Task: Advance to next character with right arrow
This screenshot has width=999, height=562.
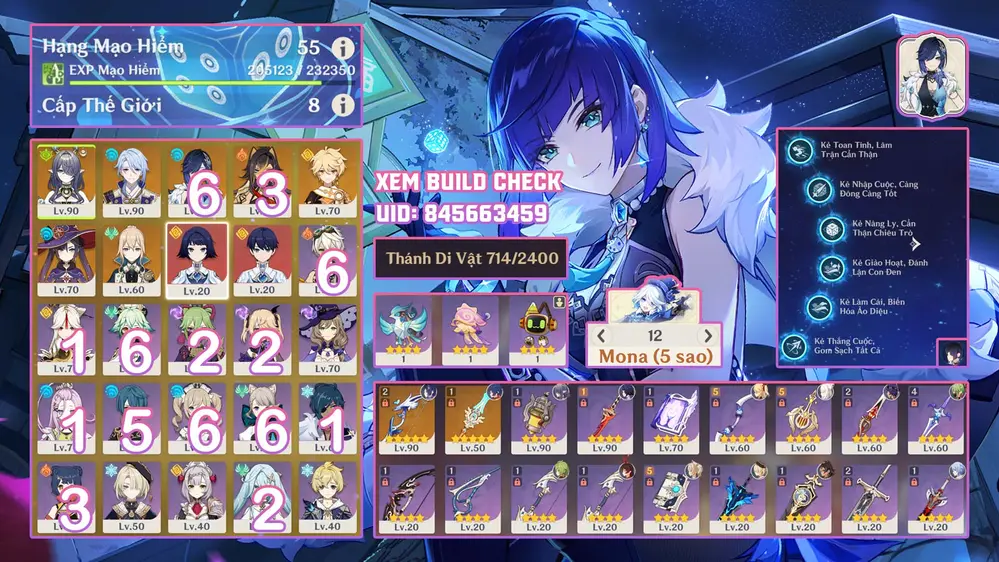Action: pos(708,336)
